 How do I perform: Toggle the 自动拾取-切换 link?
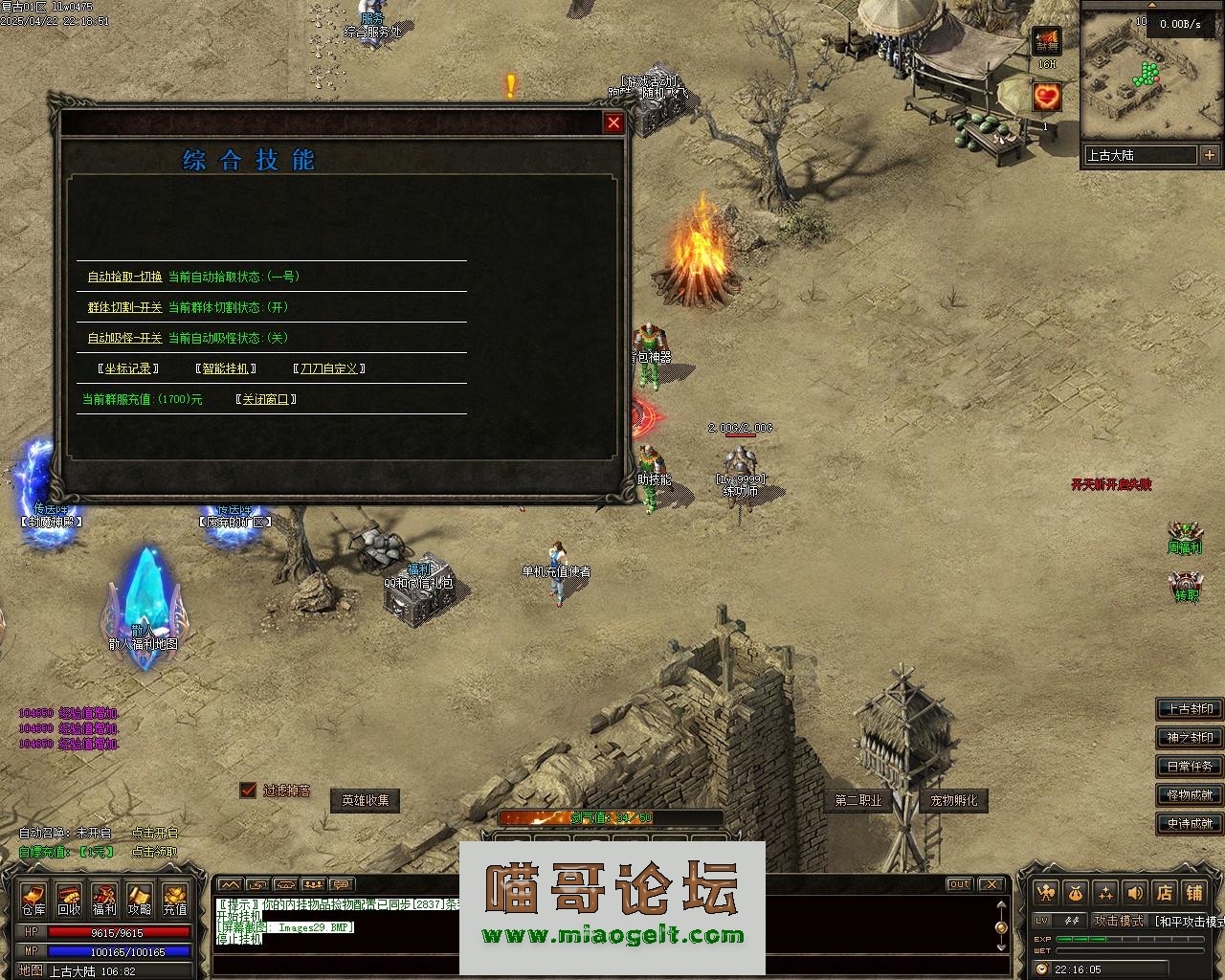click(x=124, y=277)
